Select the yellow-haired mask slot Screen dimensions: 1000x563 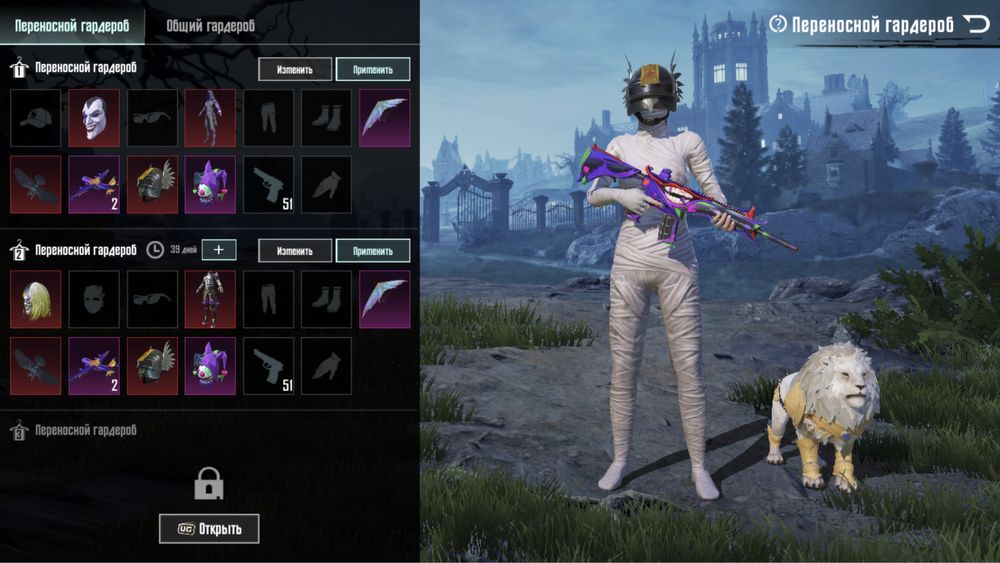tap(36, 299)
